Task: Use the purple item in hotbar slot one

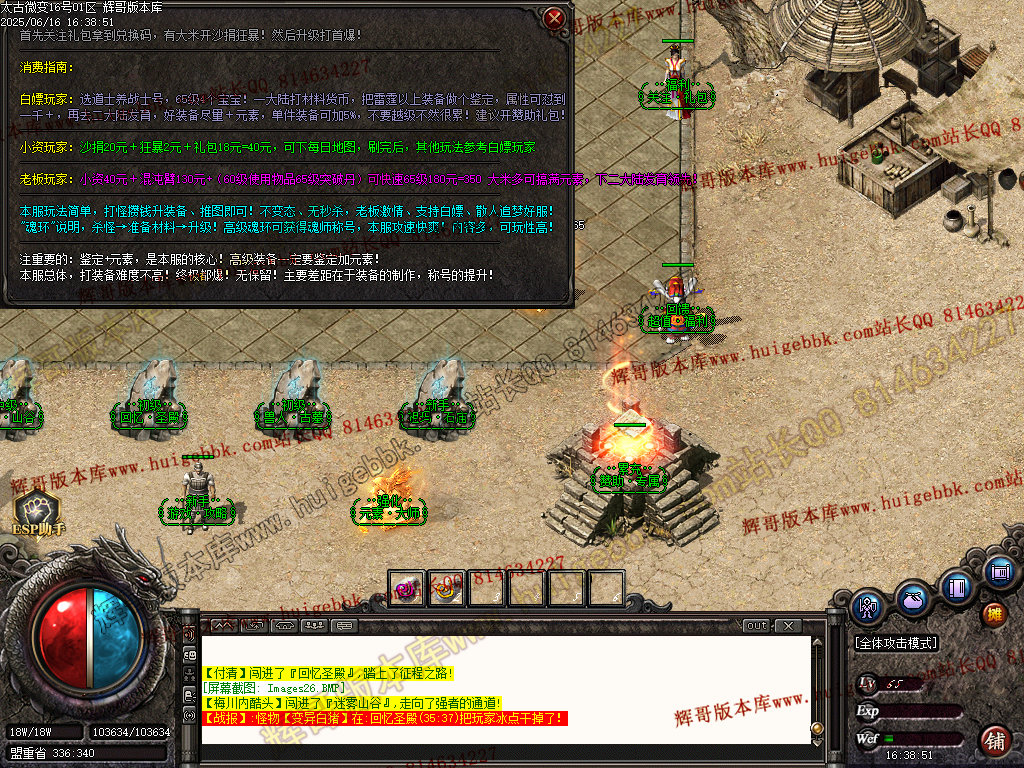Action: [407, 588]
